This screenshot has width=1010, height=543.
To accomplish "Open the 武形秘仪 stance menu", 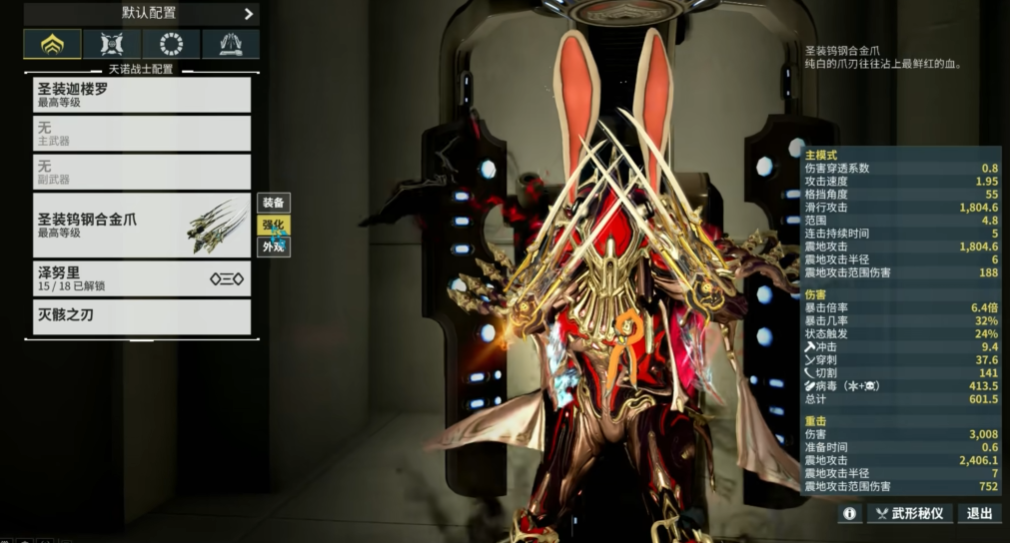I will pos(909,513).
